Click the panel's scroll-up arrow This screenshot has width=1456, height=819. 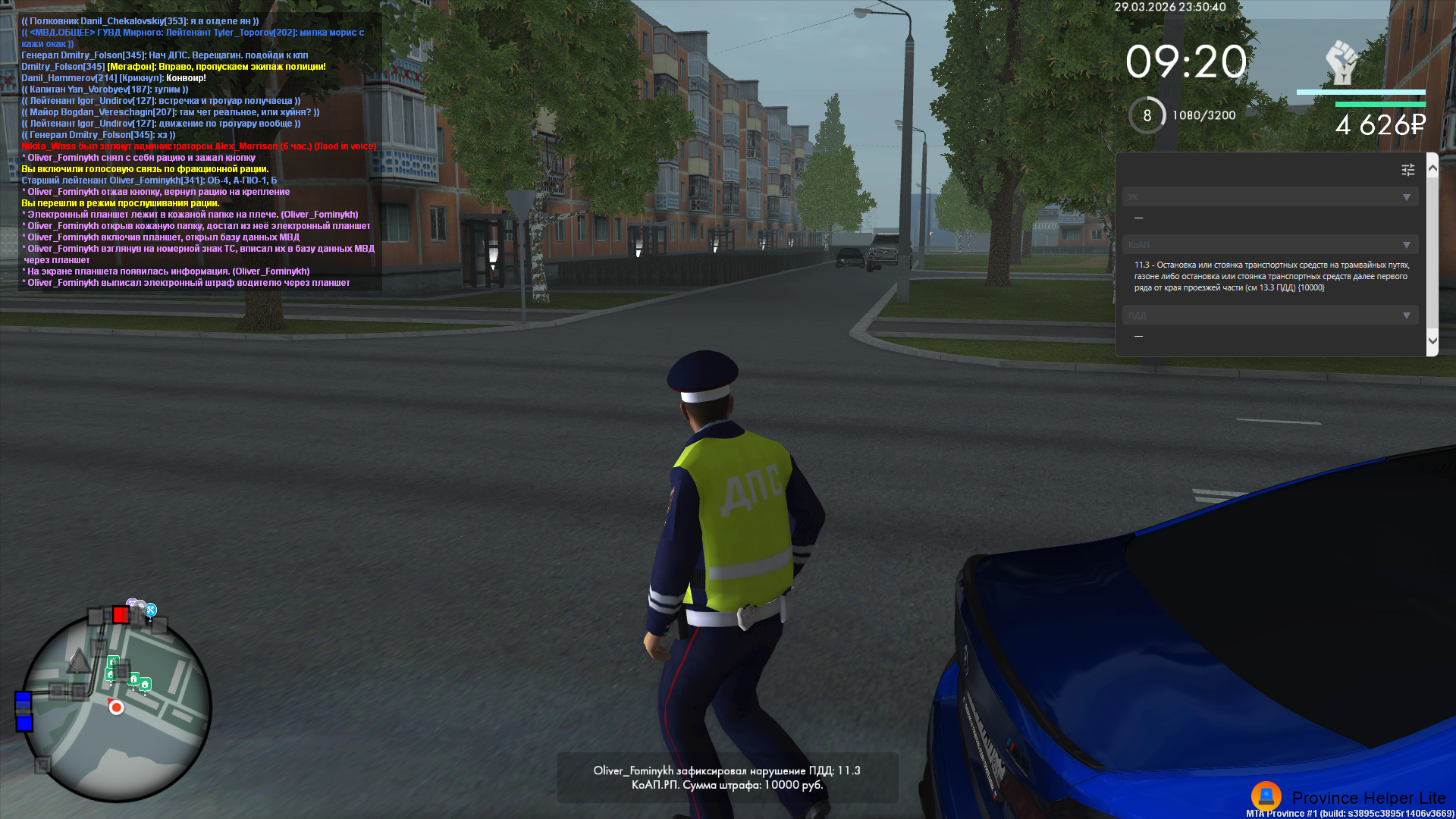[1432, 168]
